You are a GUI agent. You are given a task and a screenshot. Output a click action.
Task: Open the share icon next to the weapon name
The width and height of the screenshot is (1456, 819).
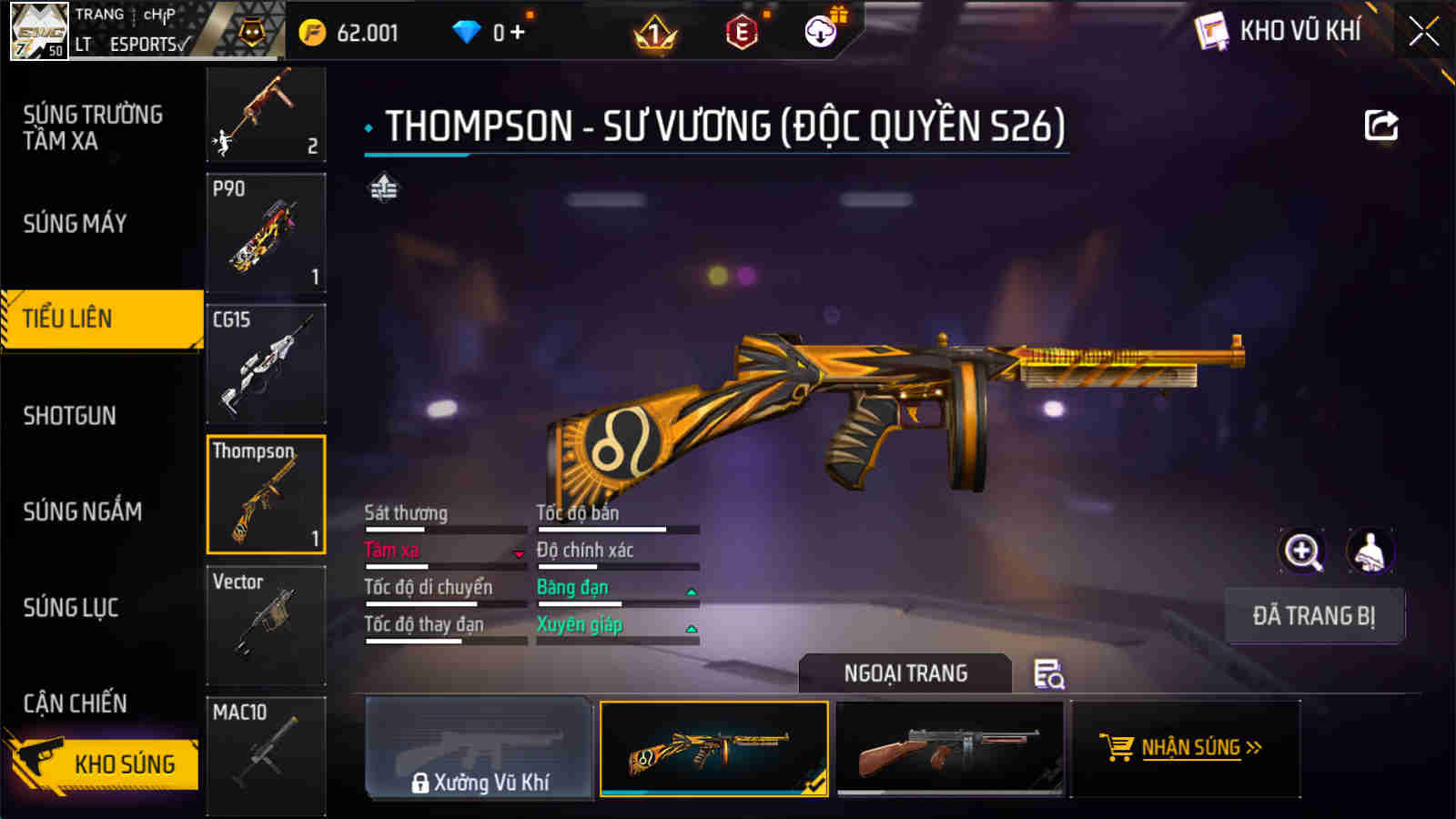1380,125
